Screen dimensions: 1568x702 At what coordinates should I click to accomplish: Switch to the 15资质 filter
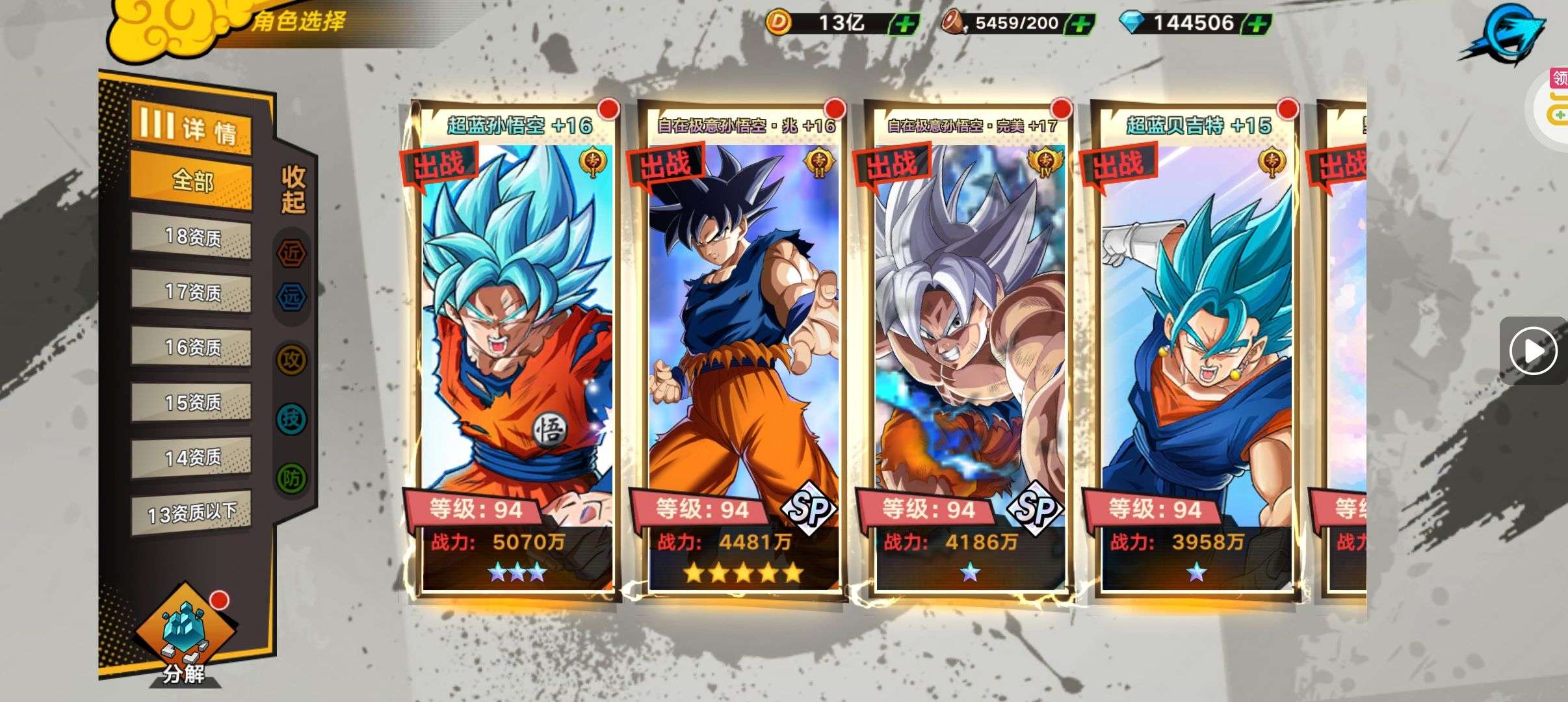[x=192, y=402]
